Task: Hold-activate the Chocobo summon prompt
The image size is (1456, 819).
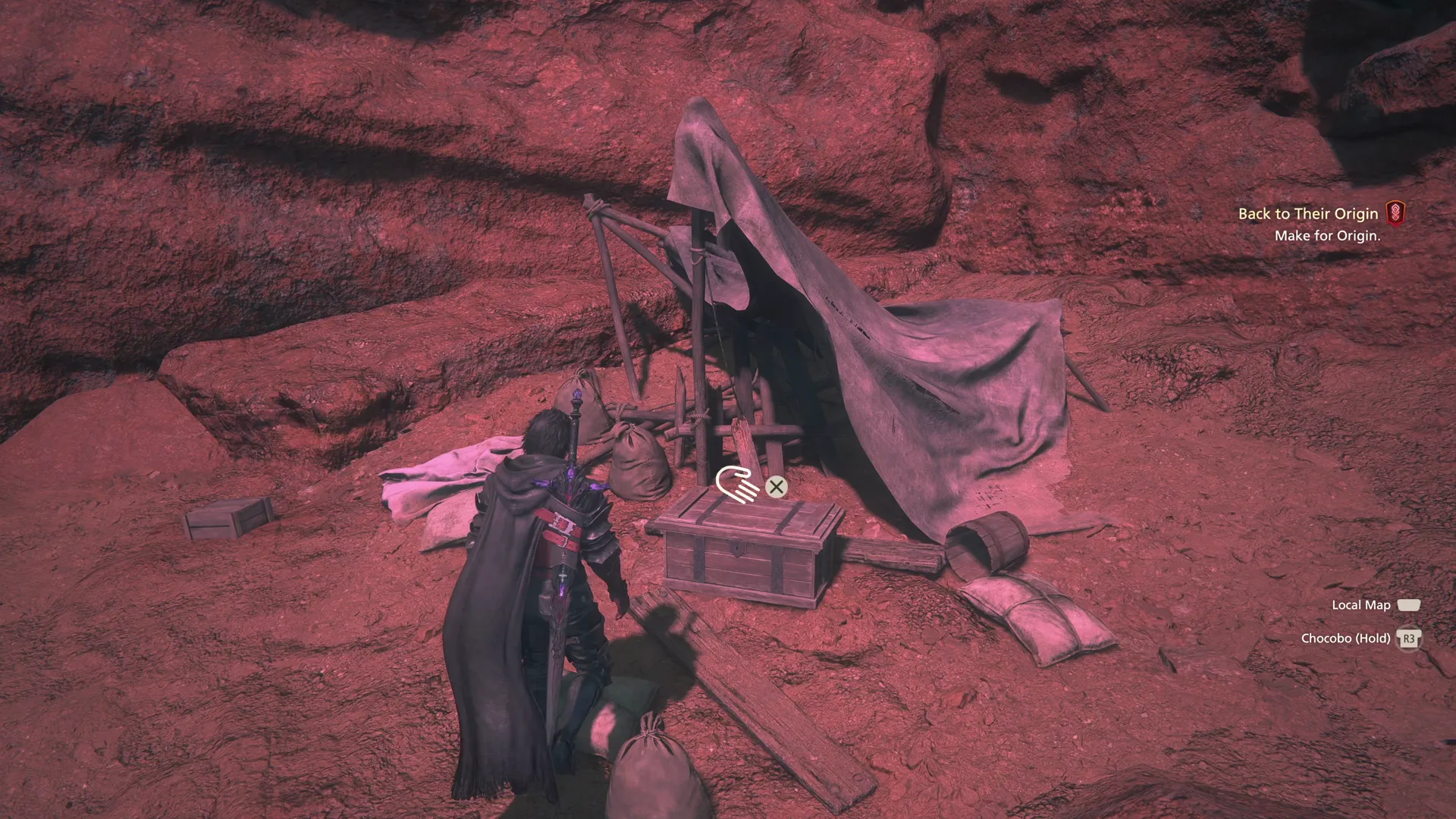Action: point(1409,639)
